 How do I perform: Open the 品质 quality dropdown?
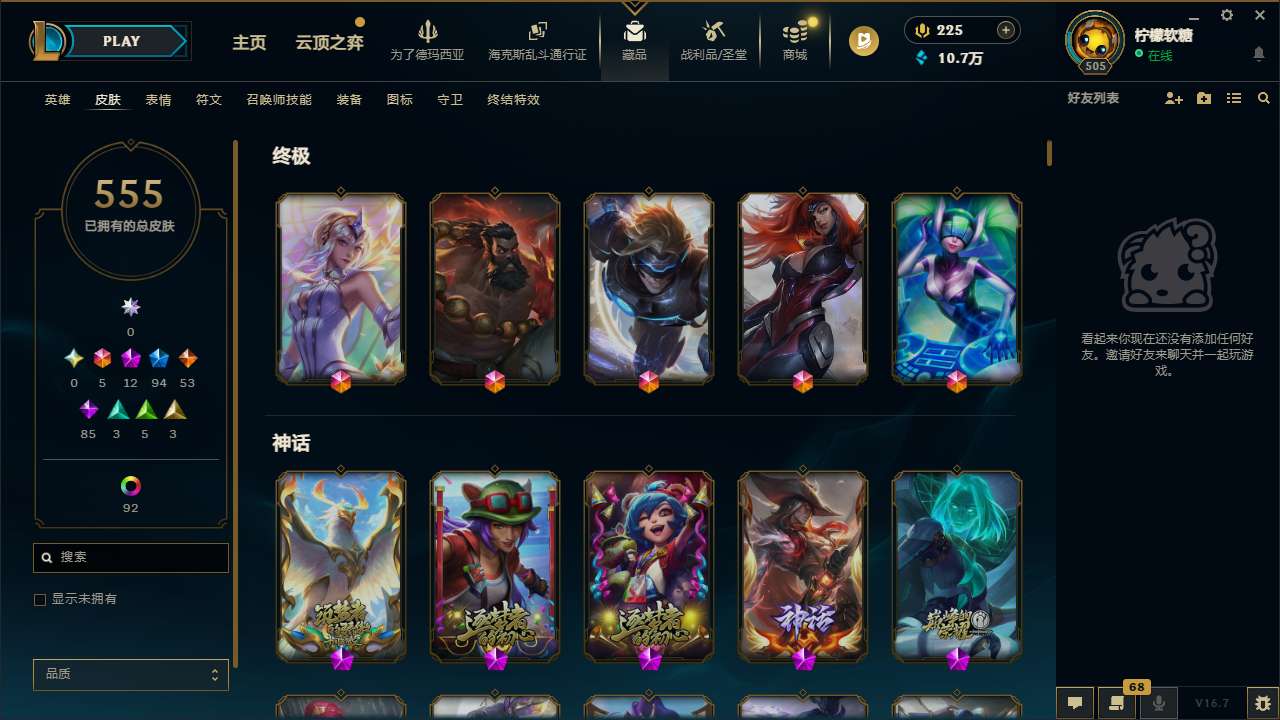[130, 674]
